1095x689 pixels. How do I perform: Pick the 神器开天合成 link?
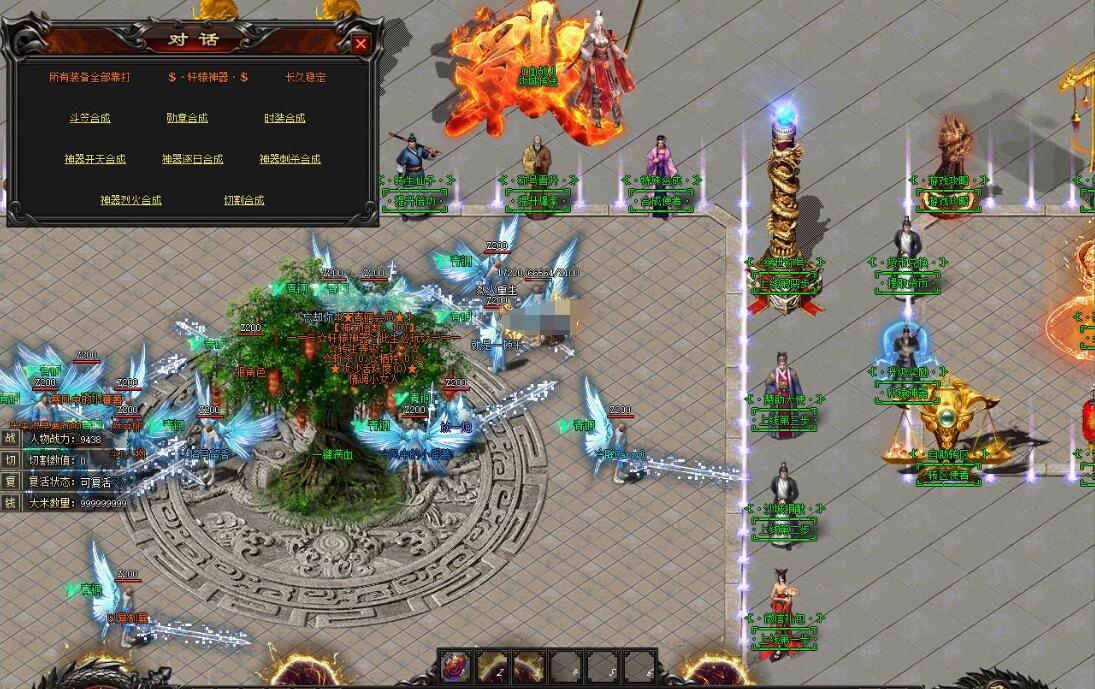(x=95, y=159)
